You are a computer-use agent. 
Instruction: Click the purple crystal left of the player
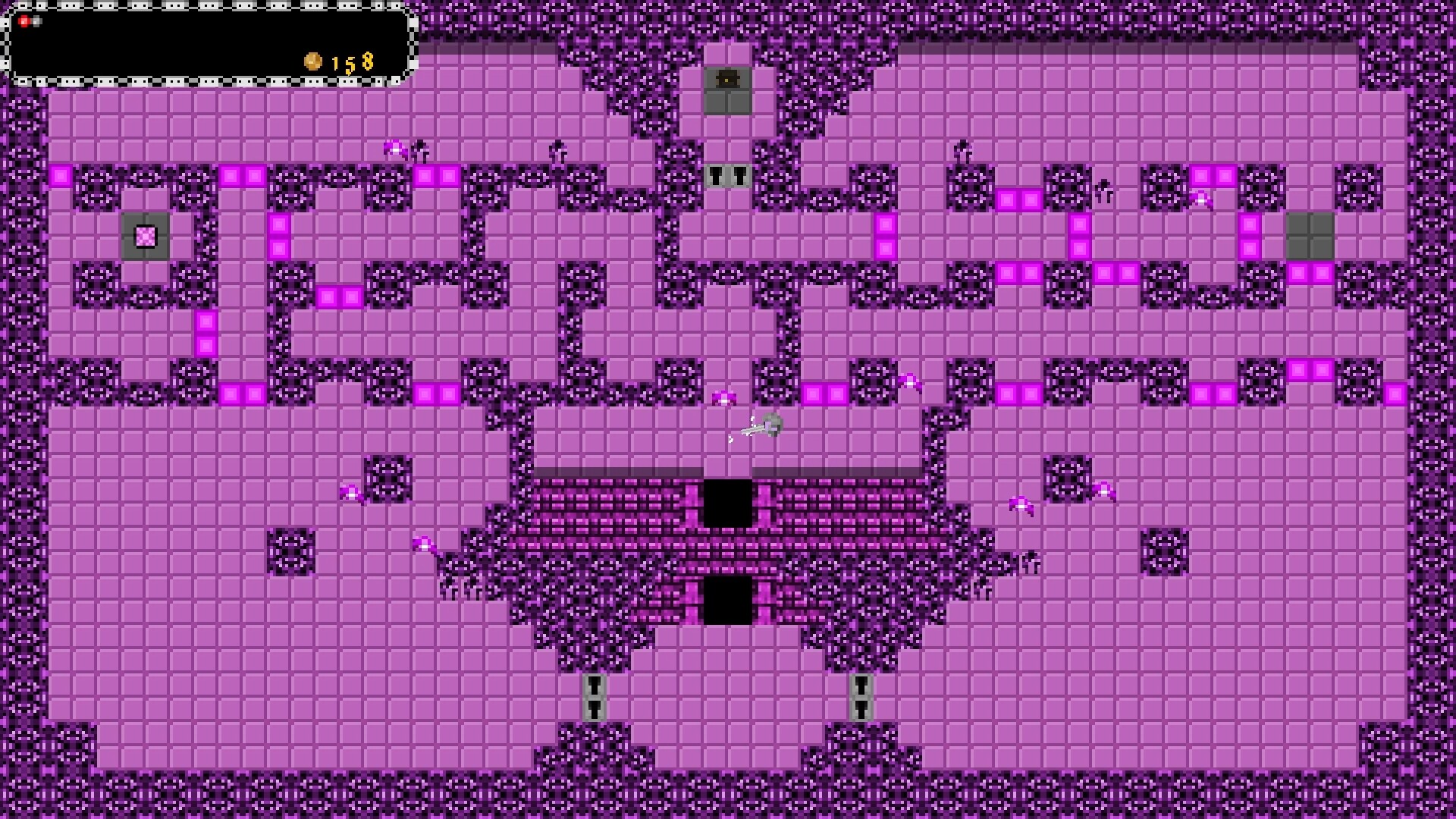point(723,398)
